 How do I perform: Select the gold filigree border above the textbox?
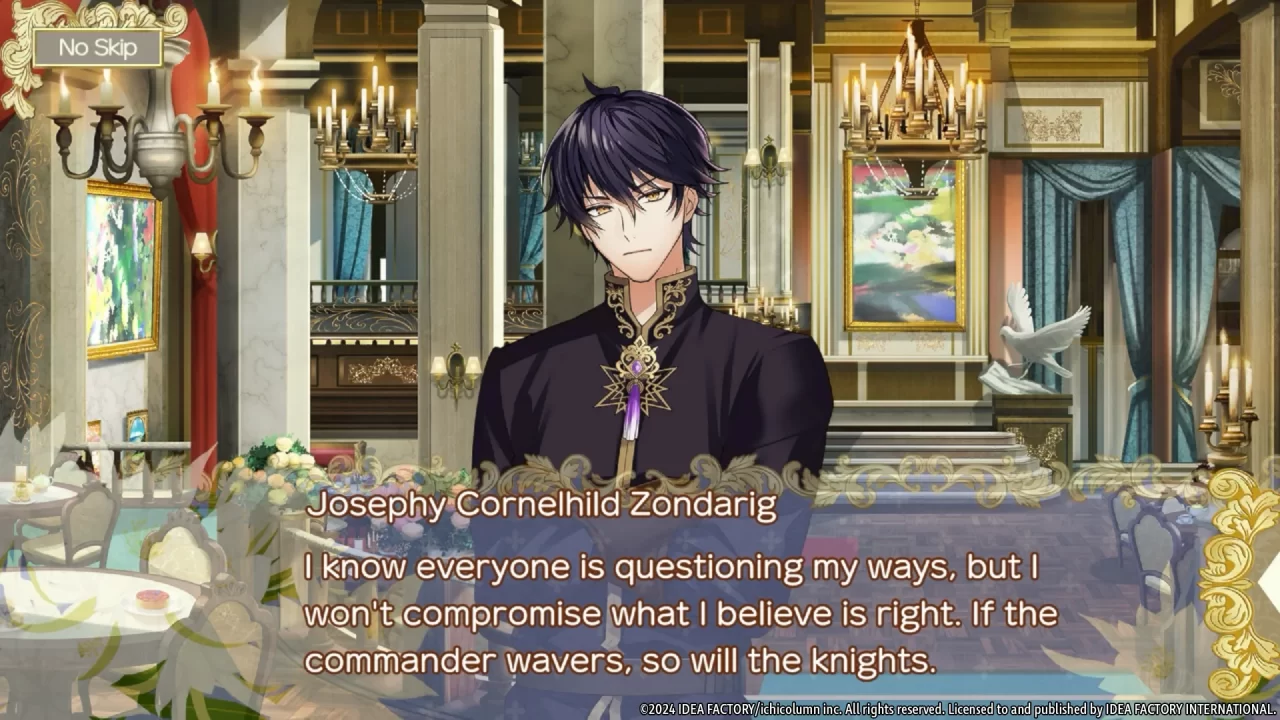click(640, 470)
